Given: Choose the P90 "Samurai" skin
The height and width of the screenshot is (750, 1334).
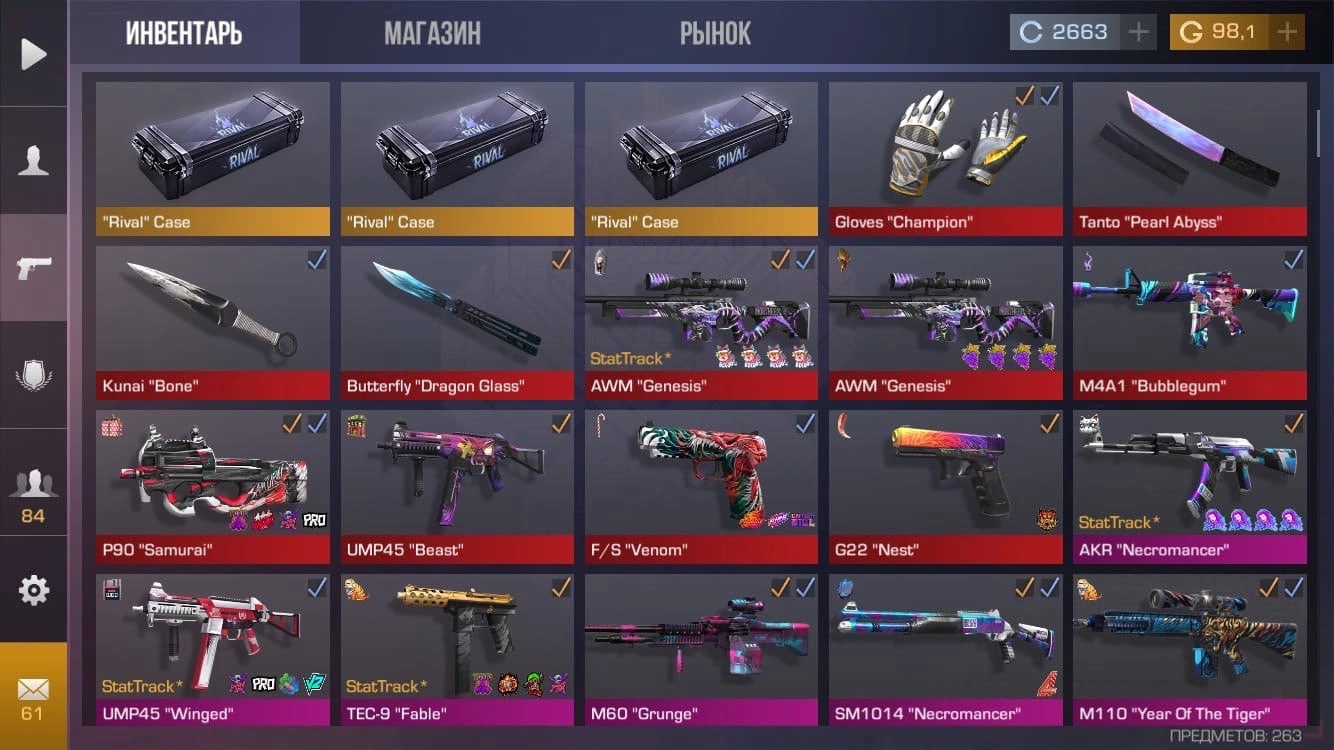Looking at the screenshot, I should coord(212,486).
